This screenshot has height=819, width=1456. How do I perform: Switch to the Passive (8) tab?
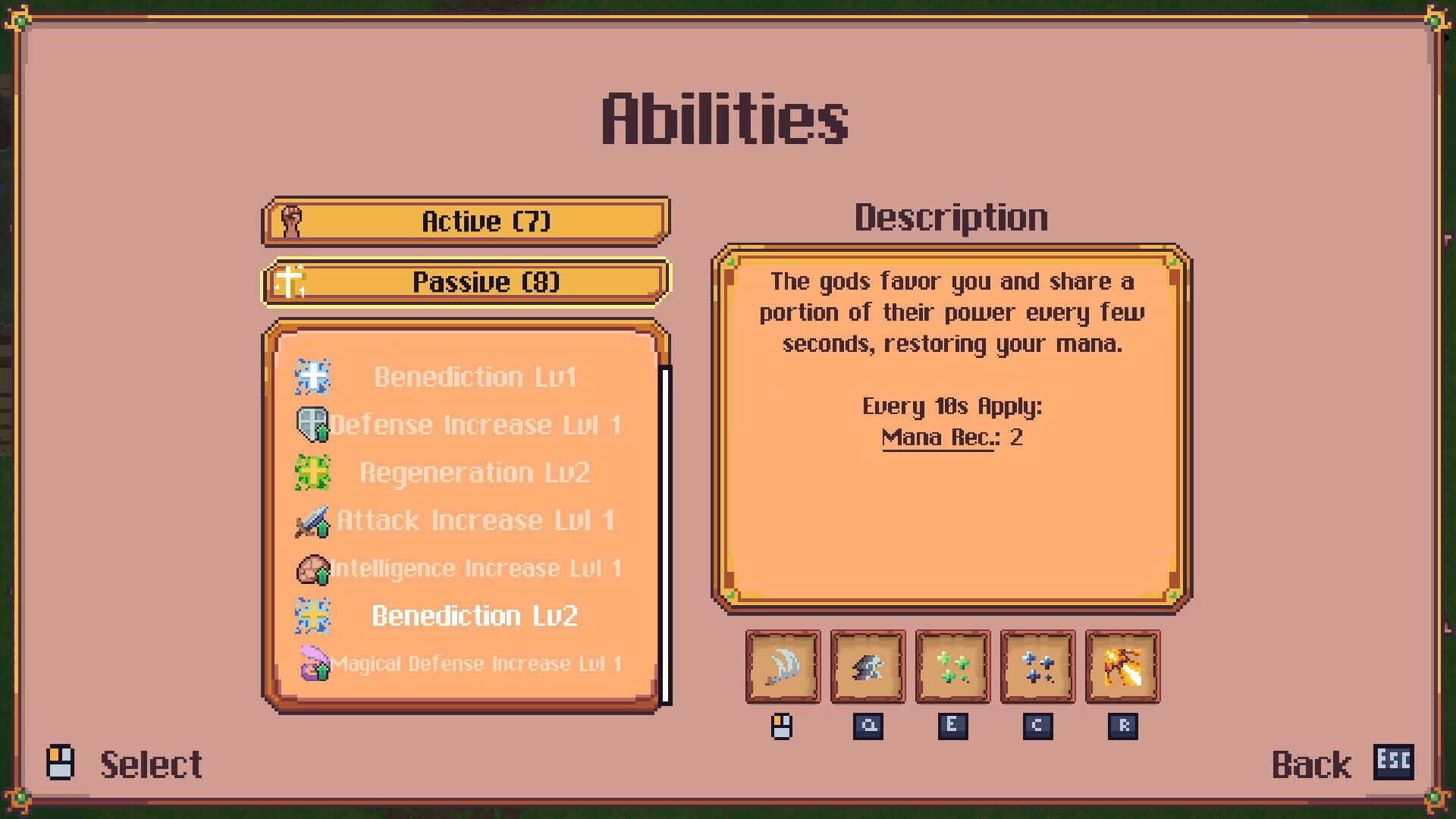[x=466, y=281]
